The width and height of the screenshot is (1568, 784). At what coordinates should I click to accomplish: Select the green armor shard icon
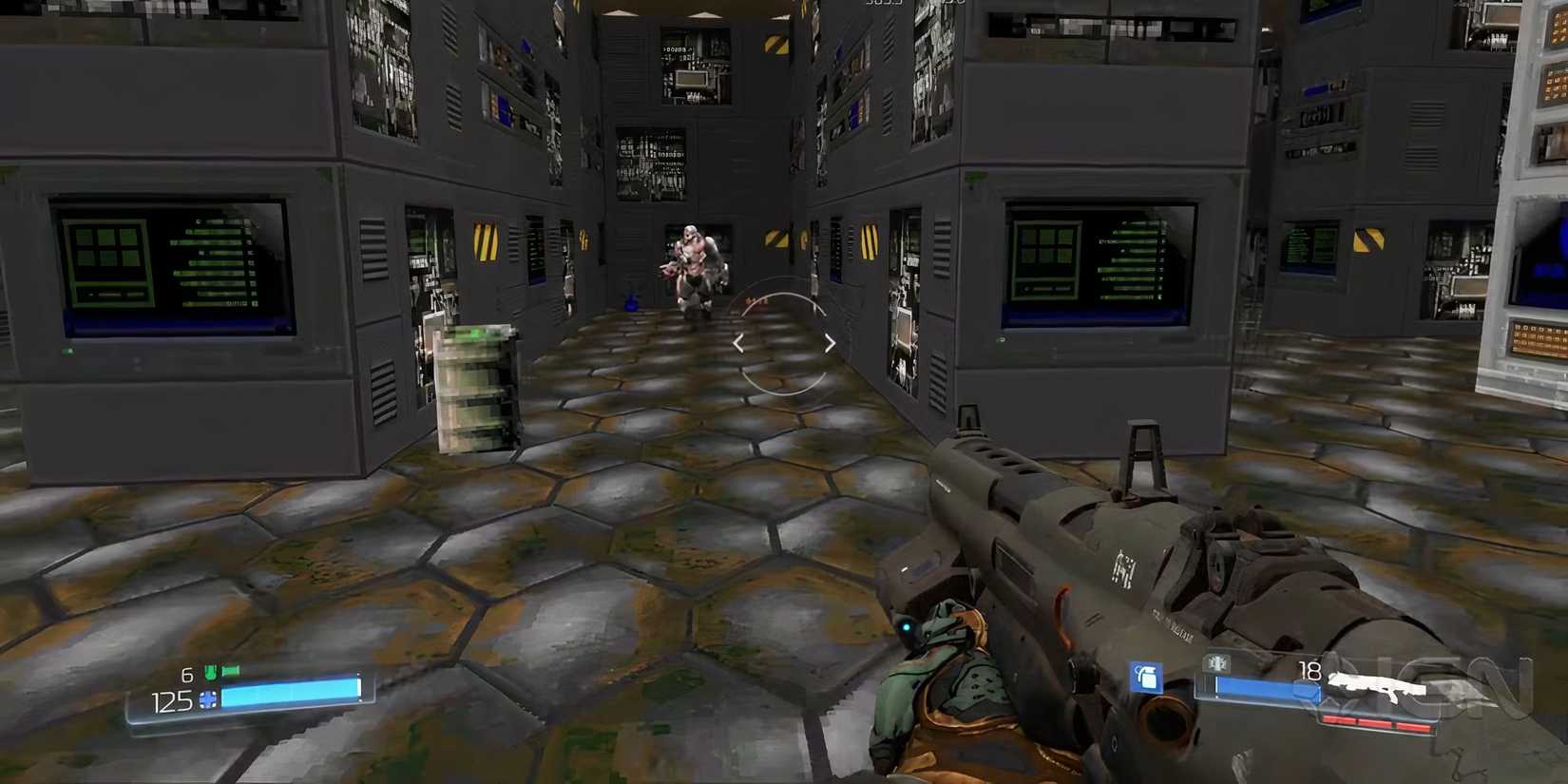click(x=211, y=672)
